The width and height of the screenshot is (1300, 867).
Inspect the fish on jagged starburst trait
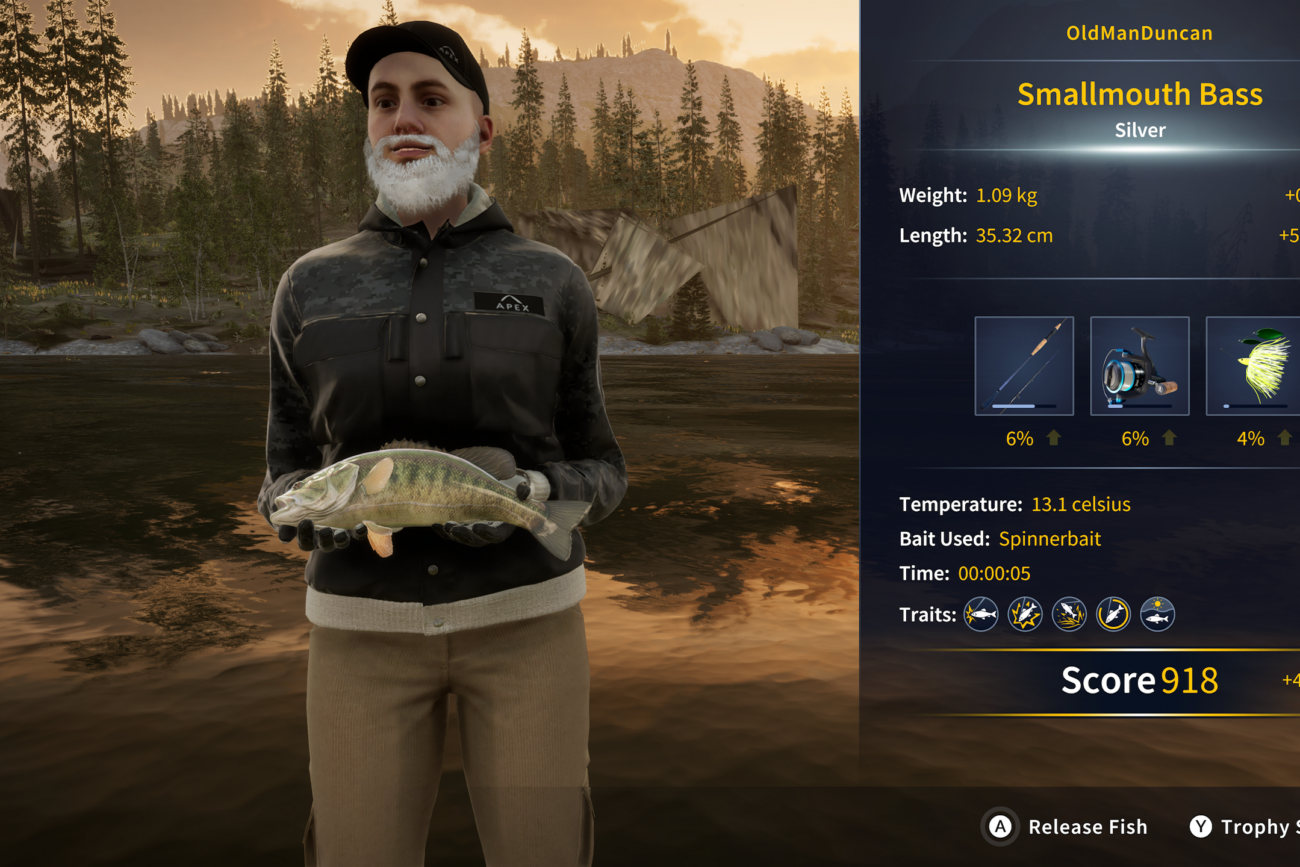pyautogui.click(x=1025, y=614)
